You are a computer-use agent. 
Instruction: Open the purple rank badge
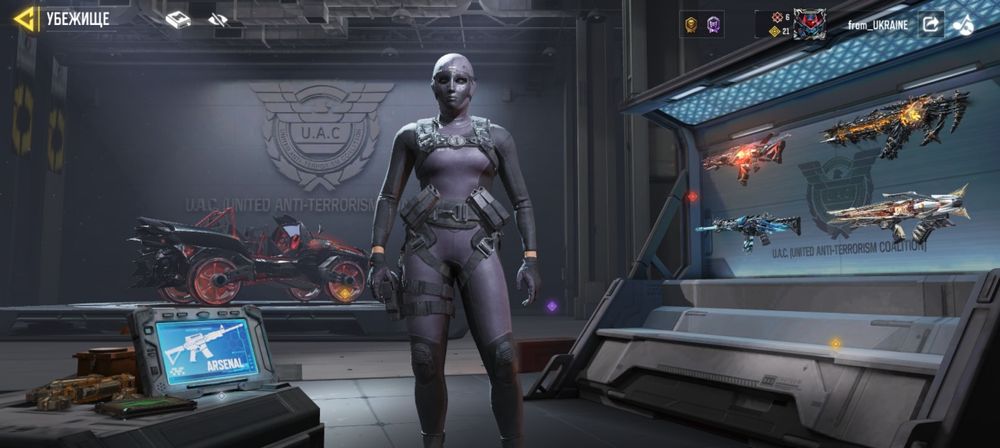pos(714,24)
